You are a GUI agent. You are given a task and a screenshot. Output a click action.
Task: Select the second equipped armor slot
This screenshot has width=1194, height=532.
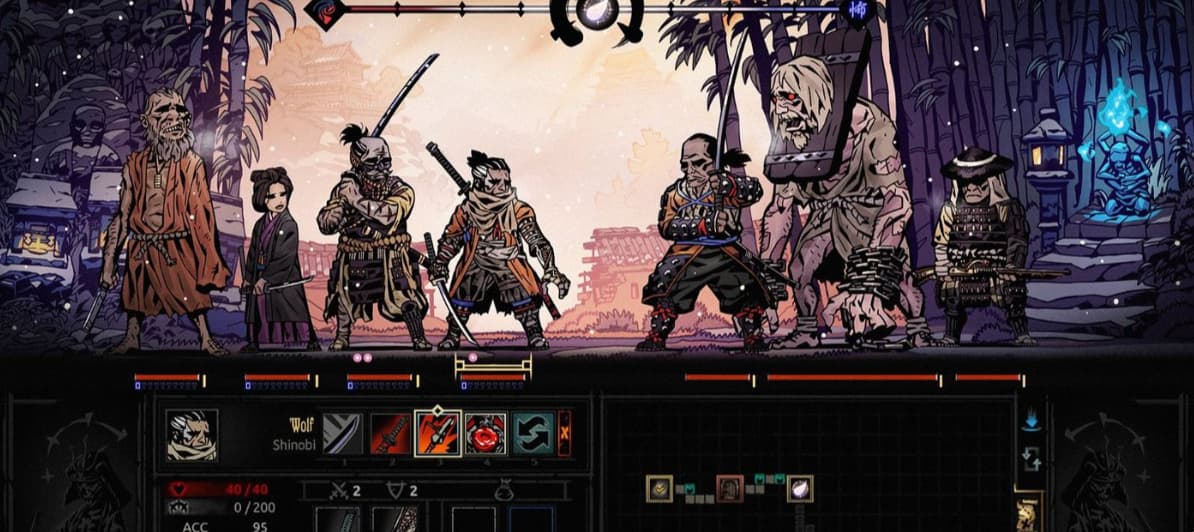pyautogui.click(x=394, y=519)
